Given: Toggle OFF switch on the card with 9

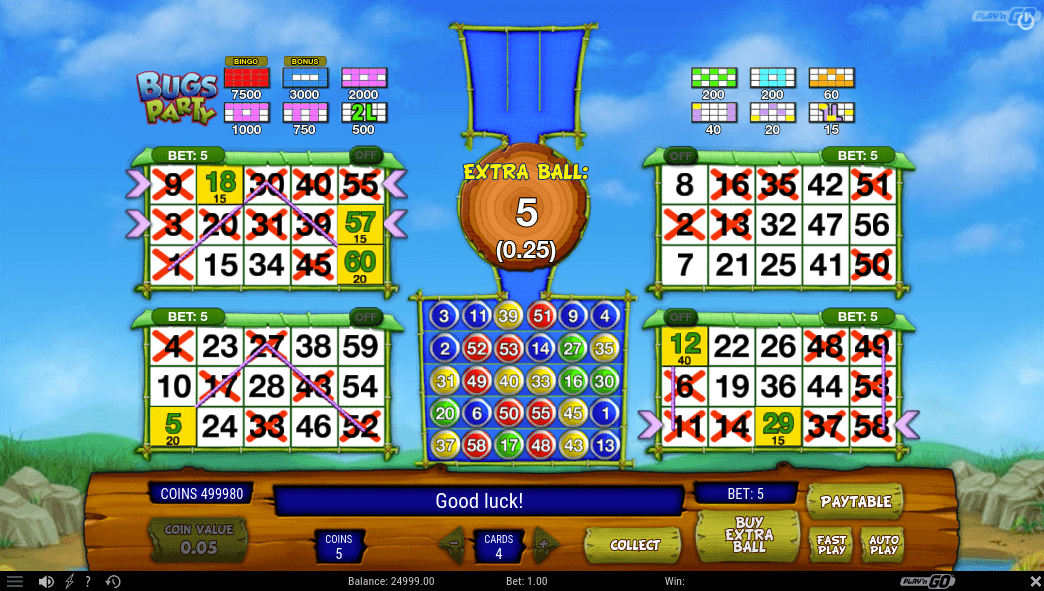Looking at the screenshot, I should [365, 156].
